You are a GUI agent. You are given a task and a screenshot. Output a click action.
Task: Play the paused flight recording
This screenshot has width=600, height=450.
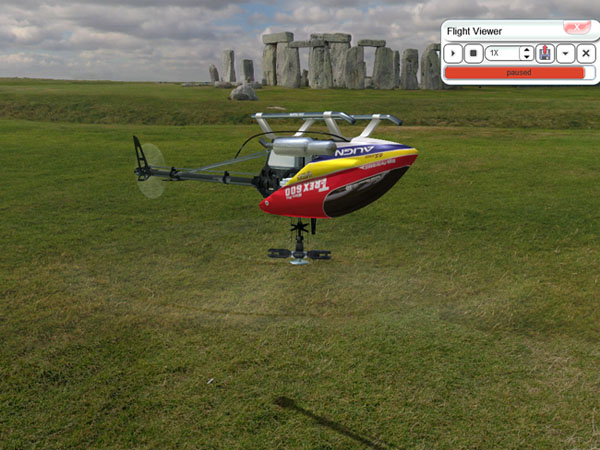pyautogui.click(x=453, y=53)
